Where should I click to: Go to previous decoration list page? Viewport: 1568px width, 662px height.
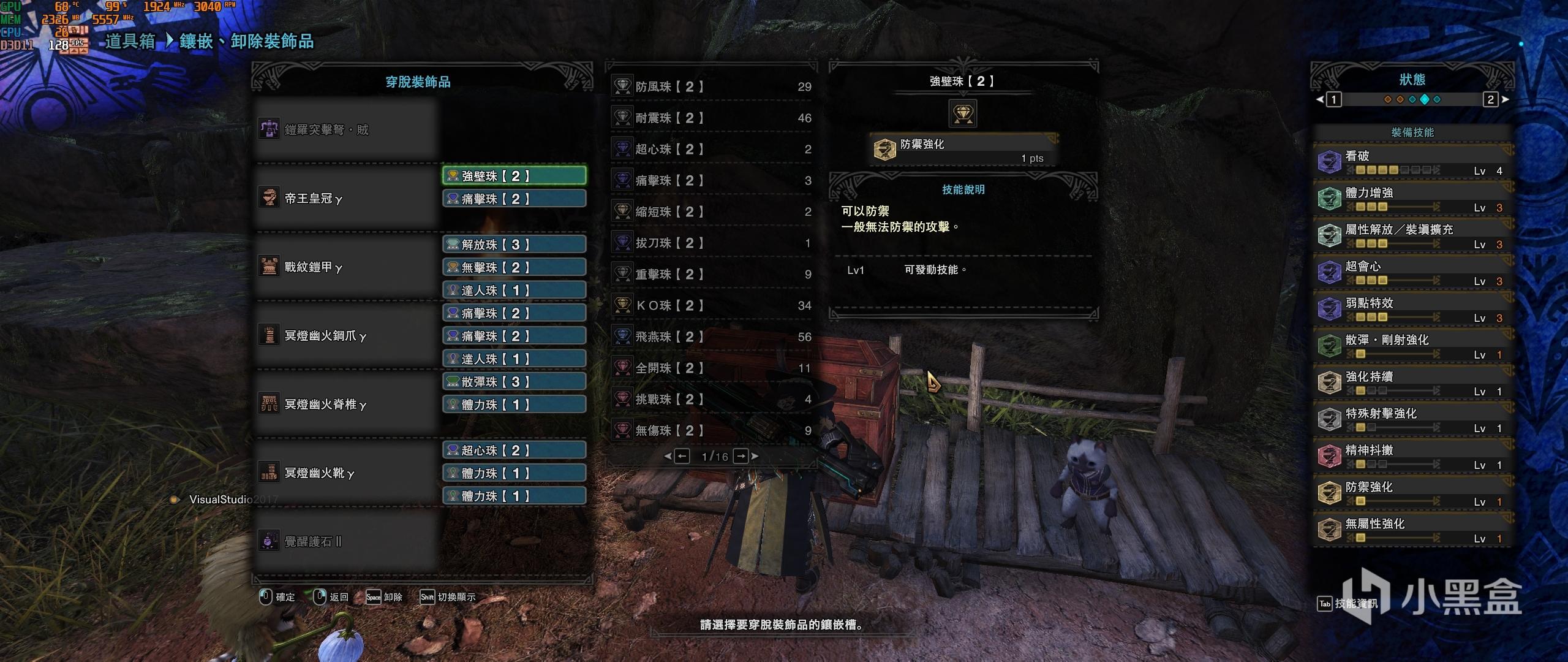point(681,456)
